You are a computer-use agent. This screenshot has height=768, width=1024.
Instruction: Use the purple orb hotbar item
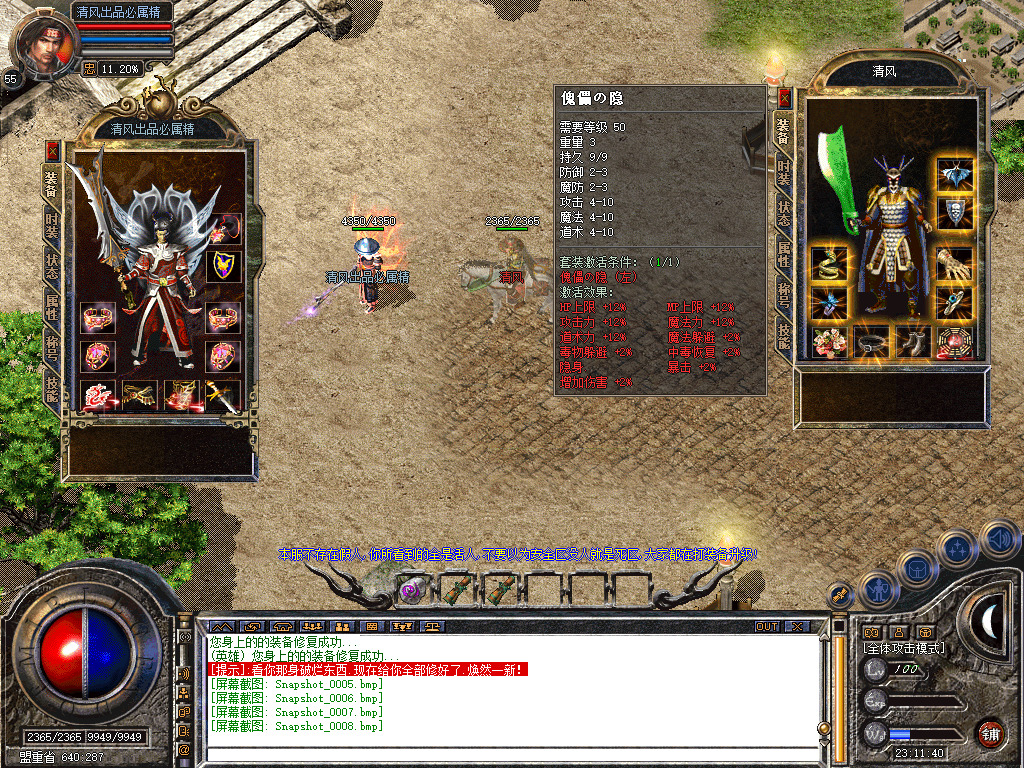click(411, 589)
